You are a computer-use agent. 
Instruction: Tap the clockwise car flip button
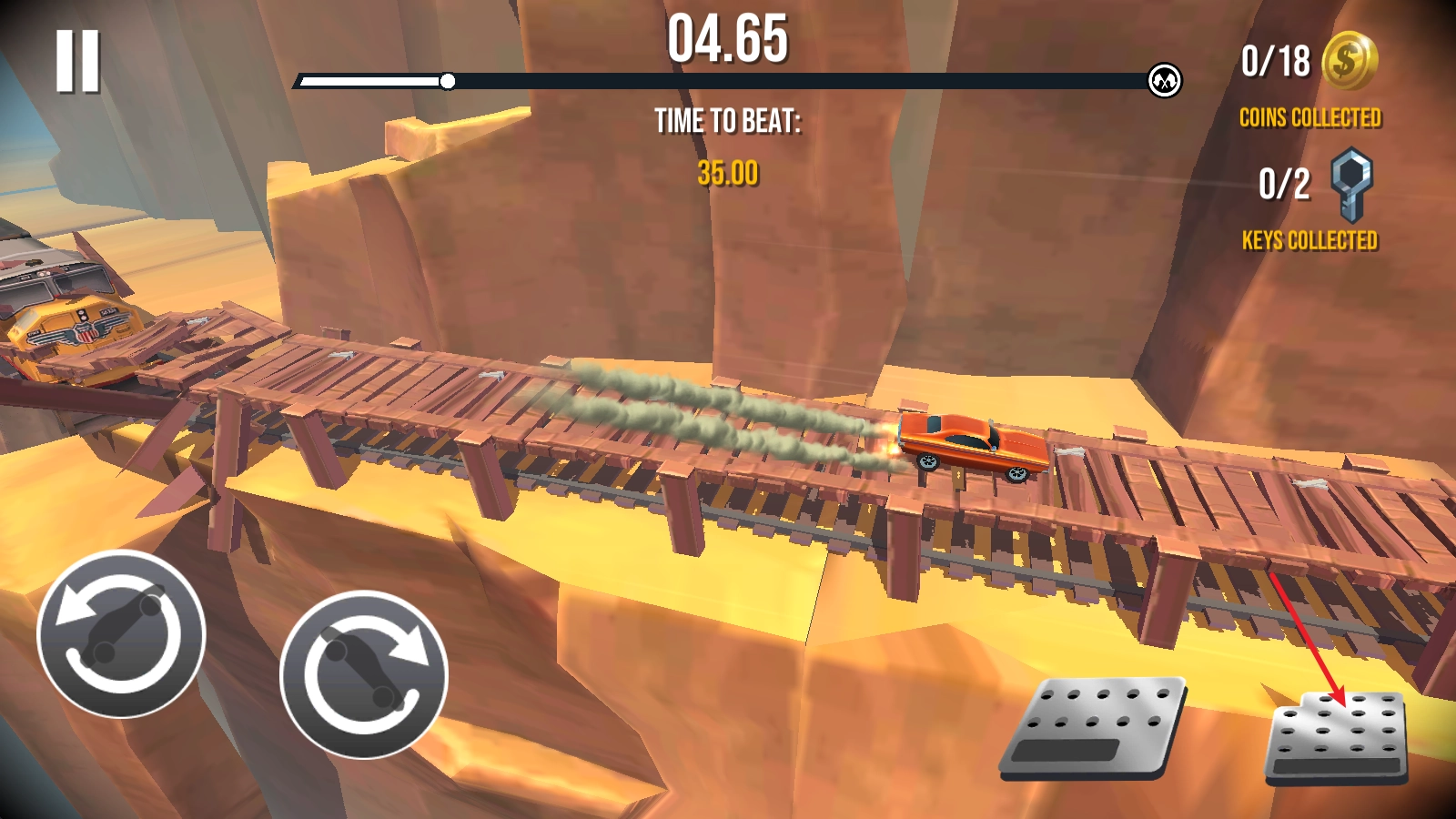364,674
